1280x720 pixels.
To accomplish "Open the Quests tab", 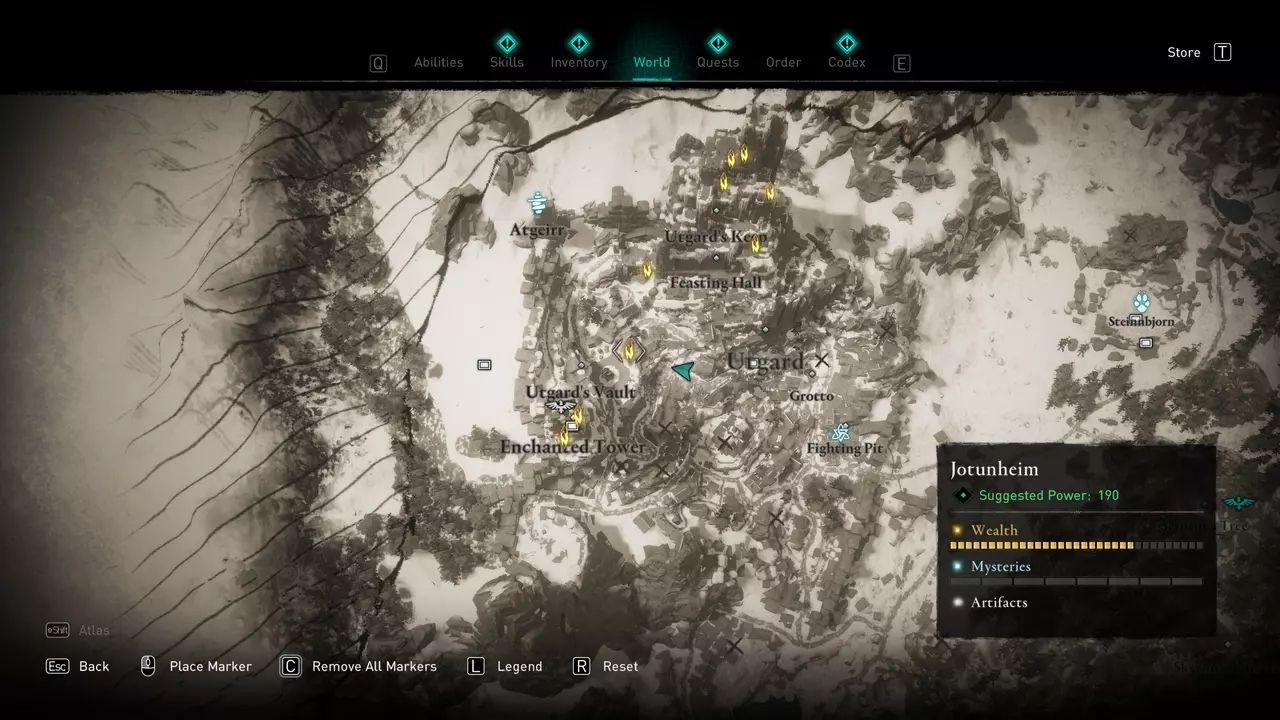I will coord(717,62).
